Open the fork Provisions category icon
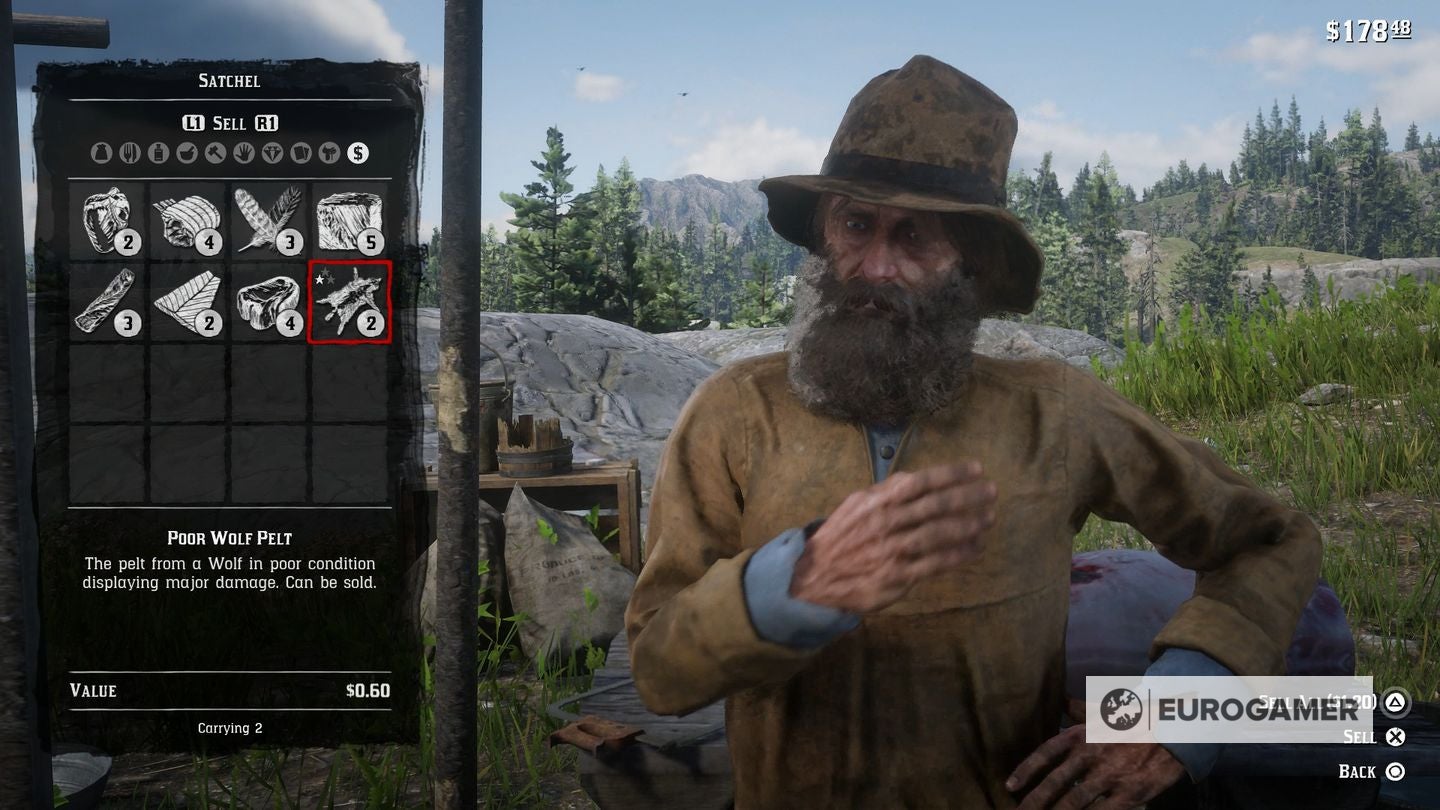The image size is (1440, 810). click(131, 153)
